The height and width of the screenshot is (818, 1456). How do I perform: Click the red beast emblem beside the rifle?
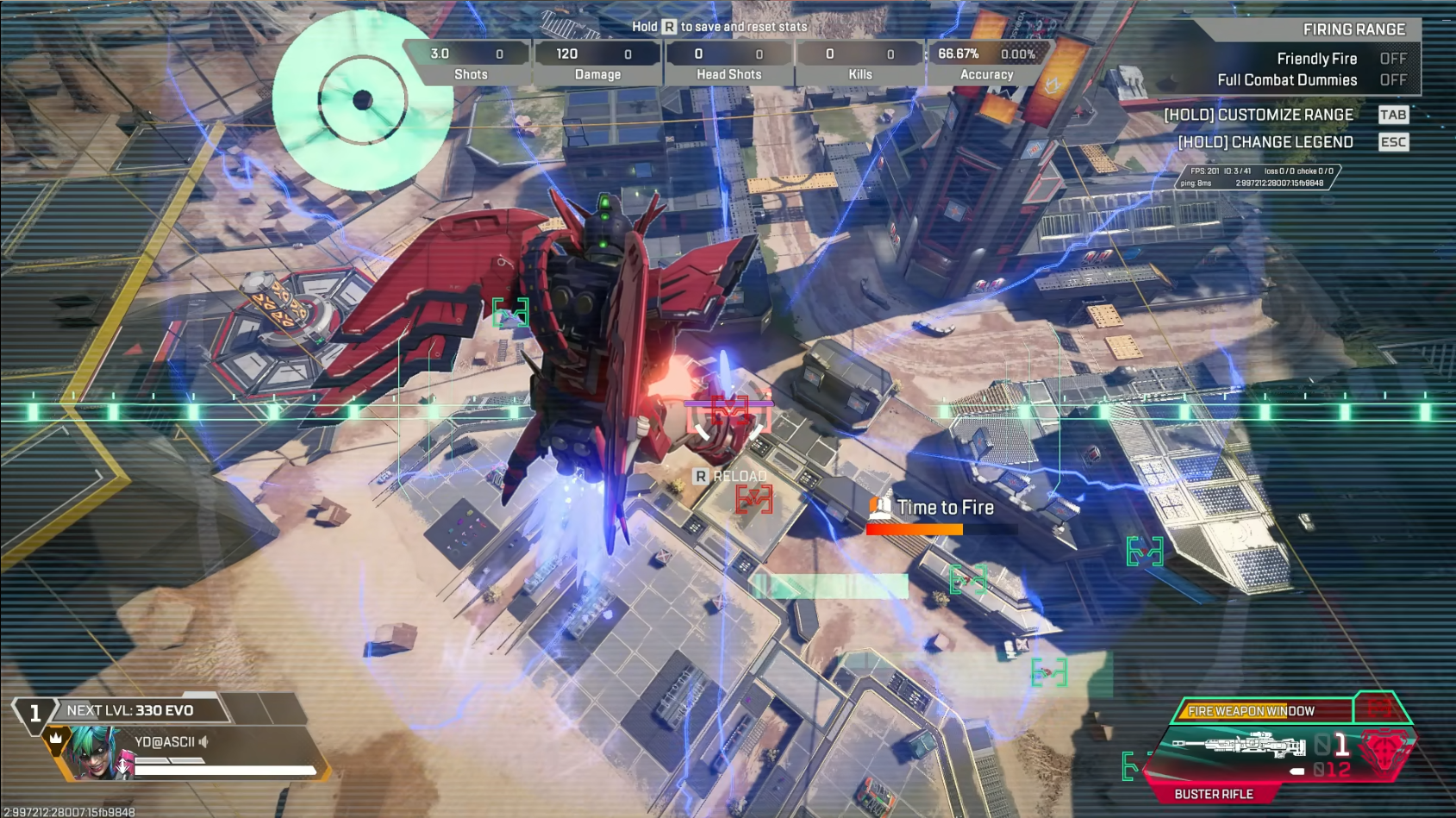pos(1384,750)
